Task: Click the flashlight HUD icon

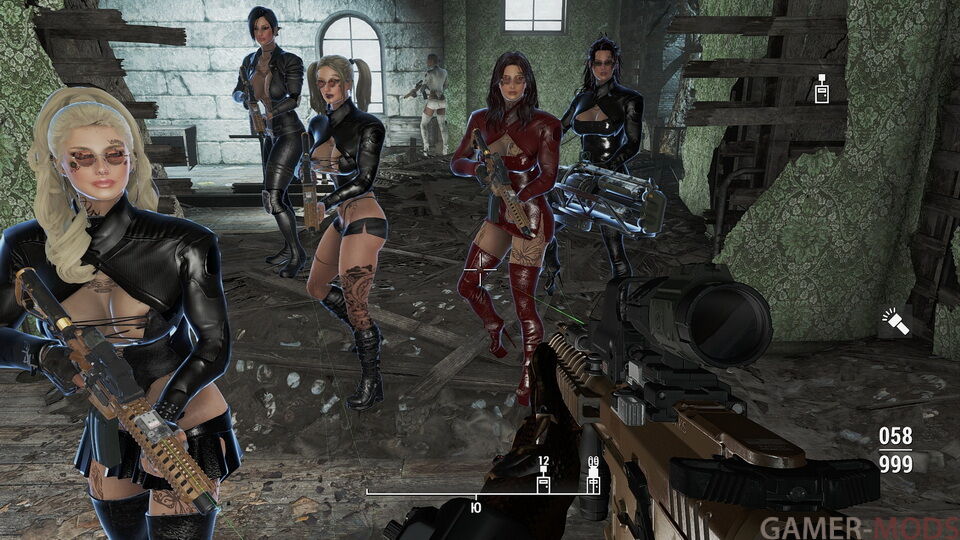Action: tap(894, 321)
